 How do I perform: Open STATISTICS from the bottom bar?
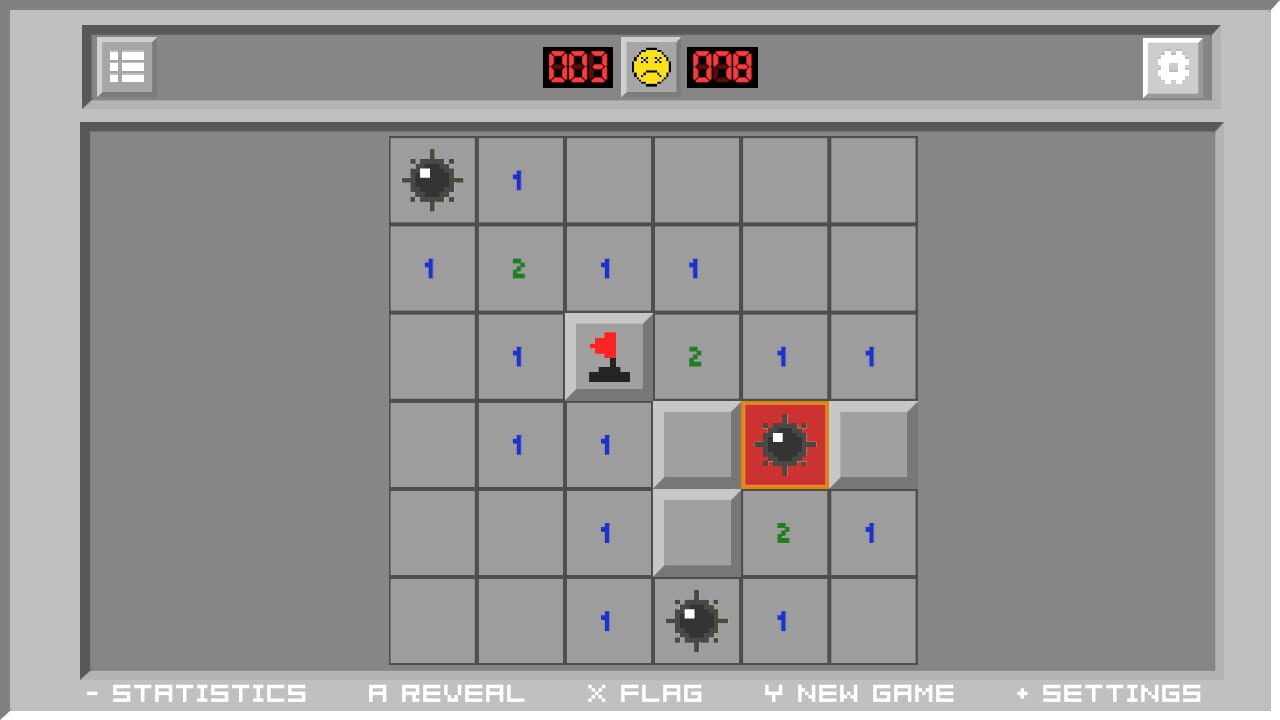point(200,692)
